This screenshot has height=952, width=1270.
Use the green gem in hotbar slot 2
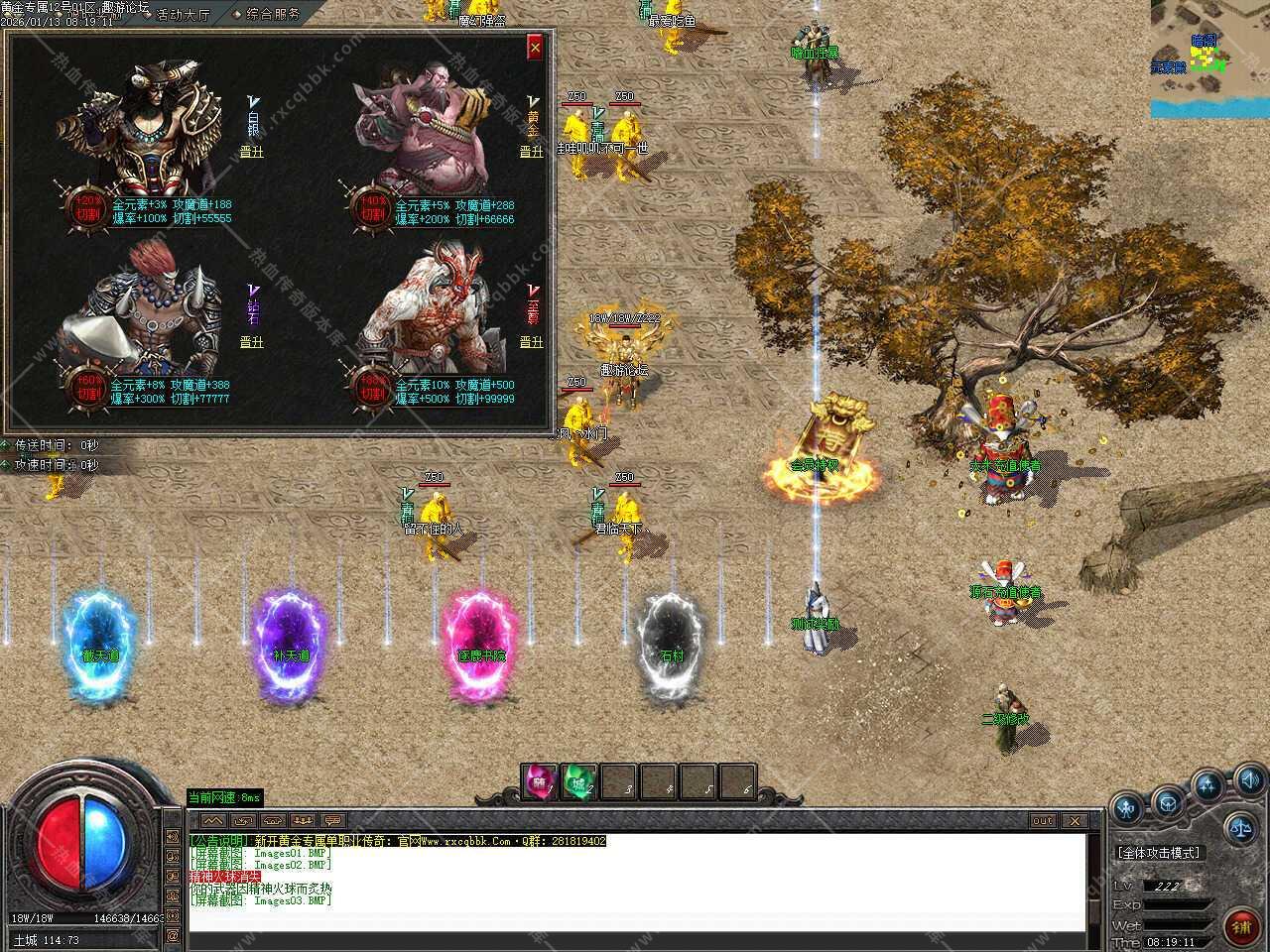[579, 781]
